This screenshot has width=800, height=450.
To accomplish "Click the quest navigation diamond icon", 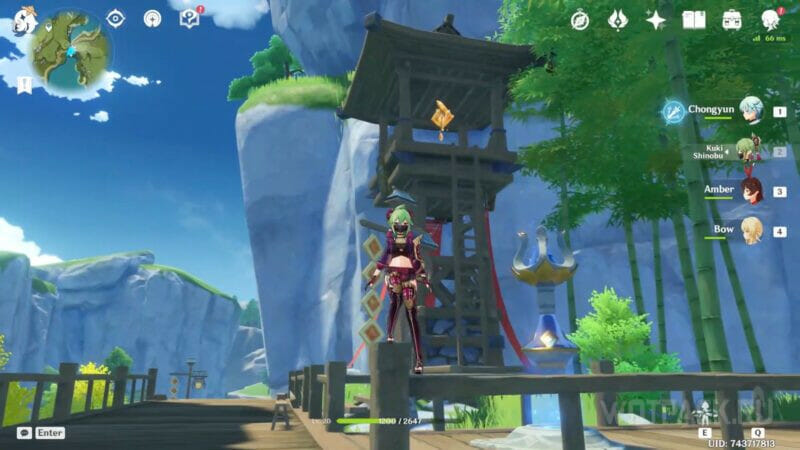I will 115,18.
